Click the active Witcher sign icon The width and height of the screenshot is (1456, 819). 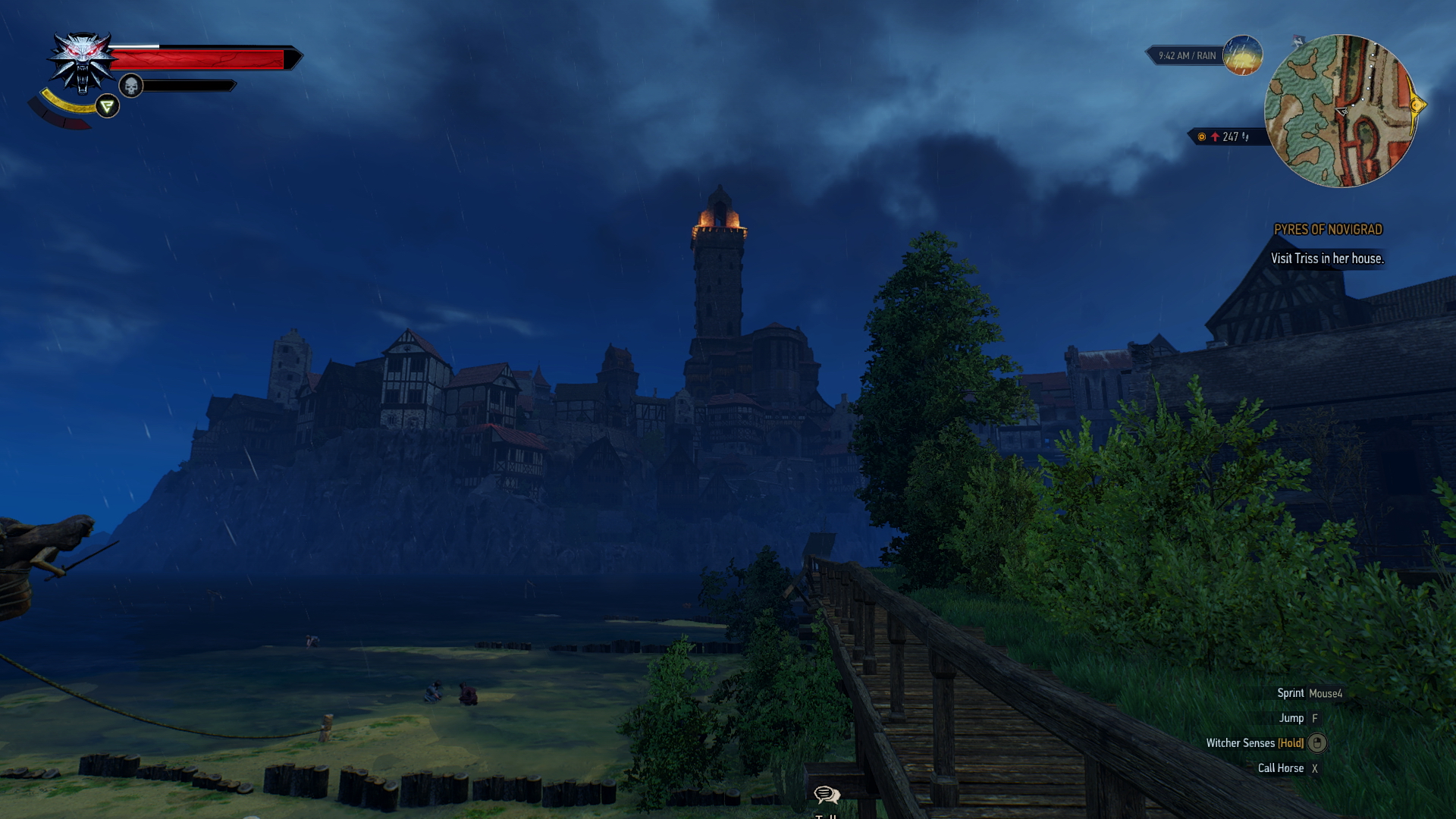coord(108,106)
